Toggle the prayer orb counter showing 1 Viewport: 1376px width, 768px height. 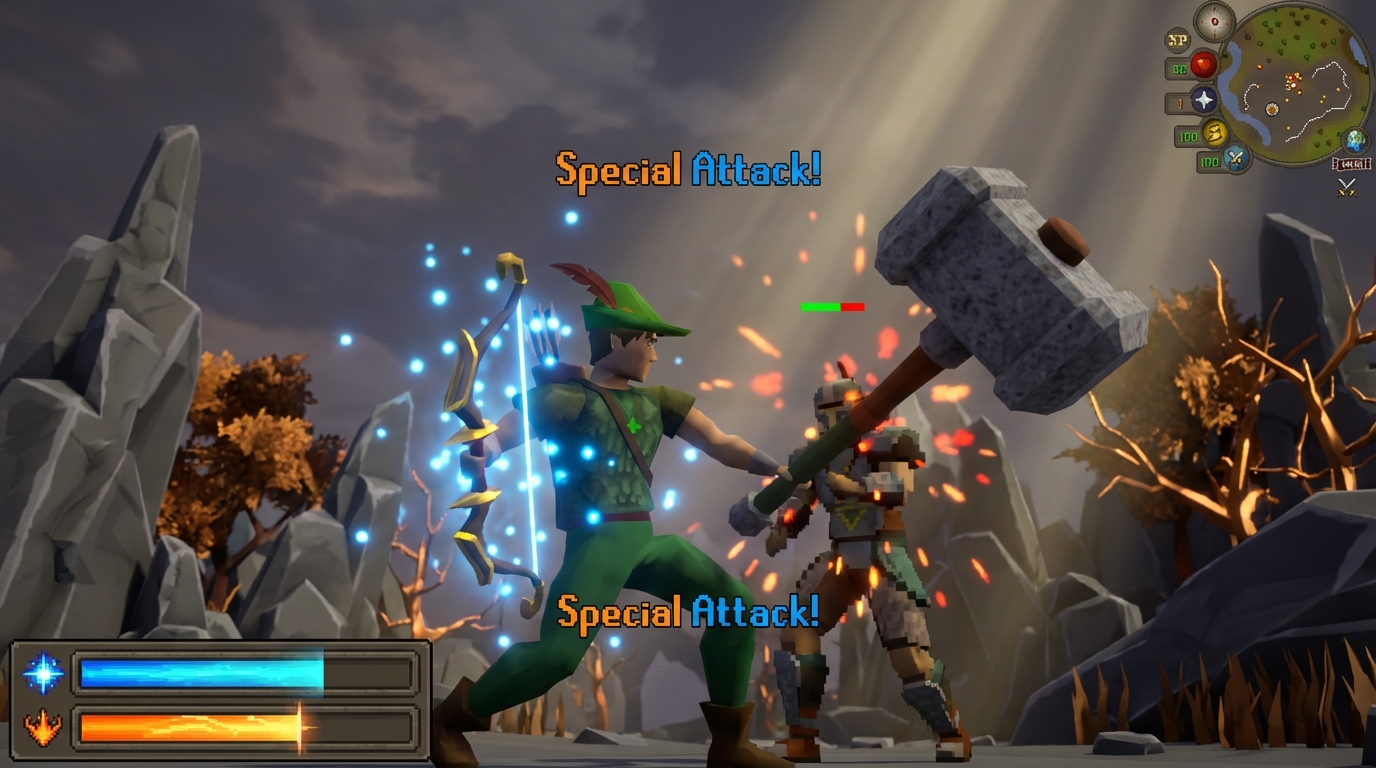click(x=1179, y=102)
